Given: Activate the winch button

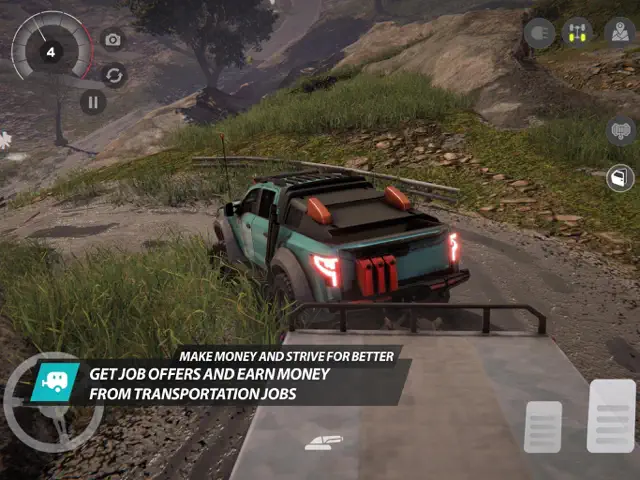Looking at the screenshot, I should coord(621,131).
